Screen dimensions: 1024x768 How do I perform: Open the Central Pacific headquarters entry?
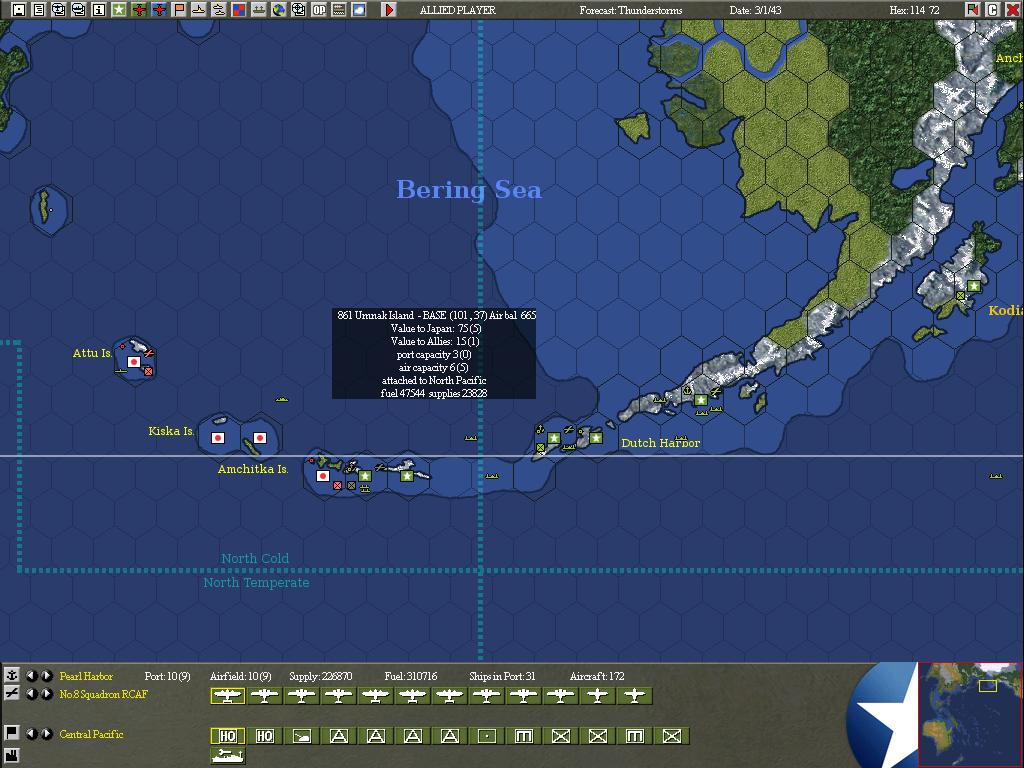pyautogui.click(x=91, y=735)
